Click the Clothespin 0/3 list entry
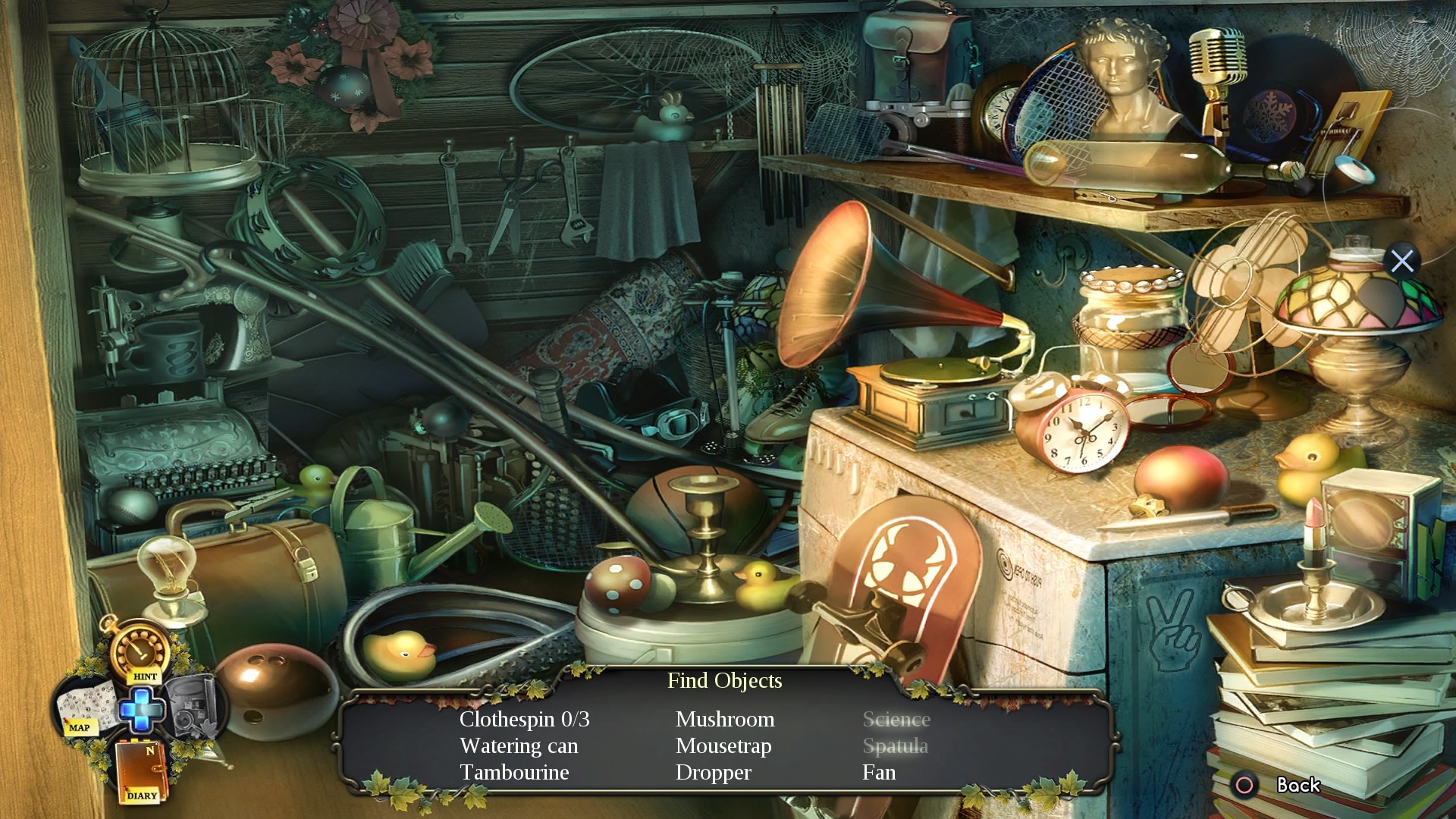This screenshot has height=819, width=1456. pos(524,720)
